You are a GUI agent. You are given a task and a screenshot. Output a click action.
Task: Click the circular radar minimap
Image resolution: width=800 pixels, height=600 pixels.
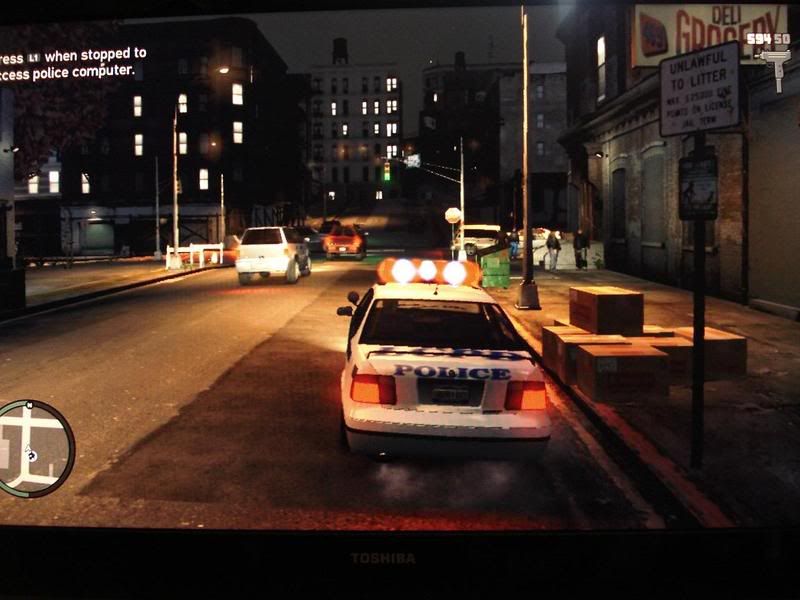pos(33,448)
